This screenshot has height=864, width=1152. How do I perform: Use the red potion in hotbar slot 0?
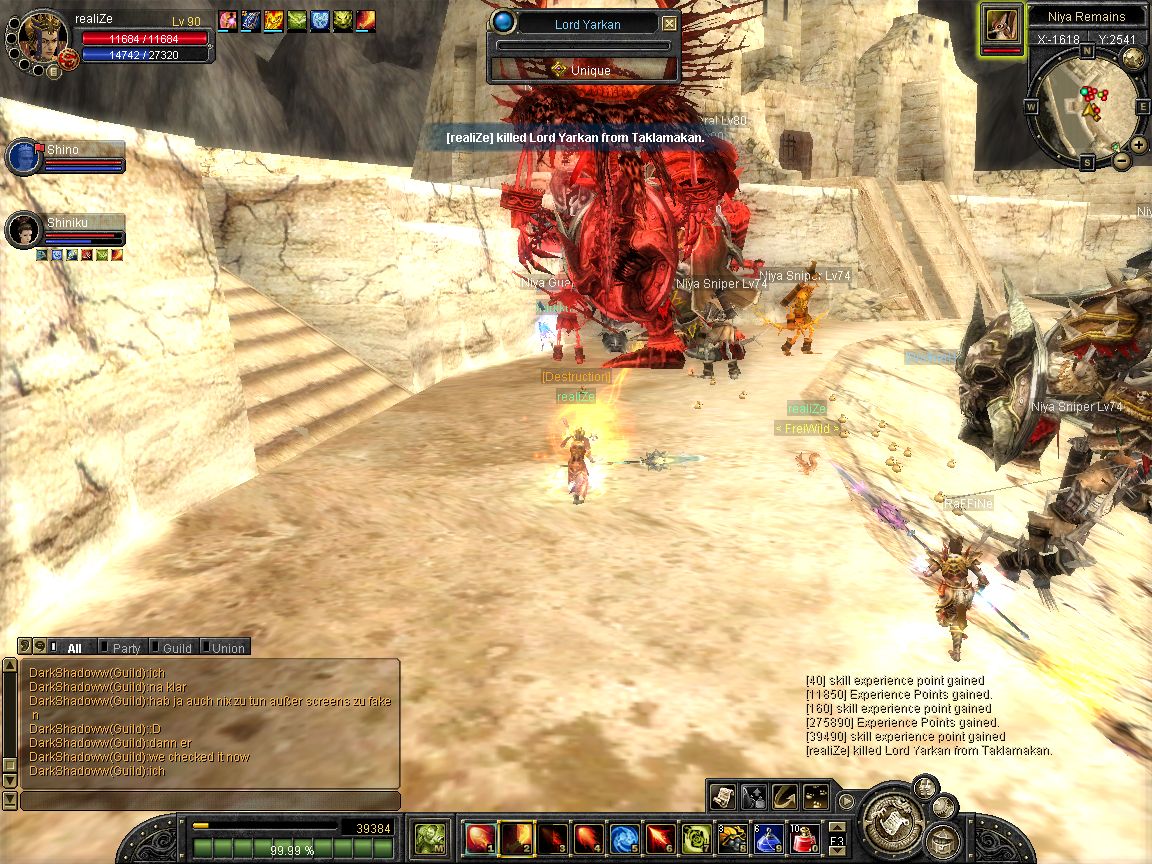804,837
